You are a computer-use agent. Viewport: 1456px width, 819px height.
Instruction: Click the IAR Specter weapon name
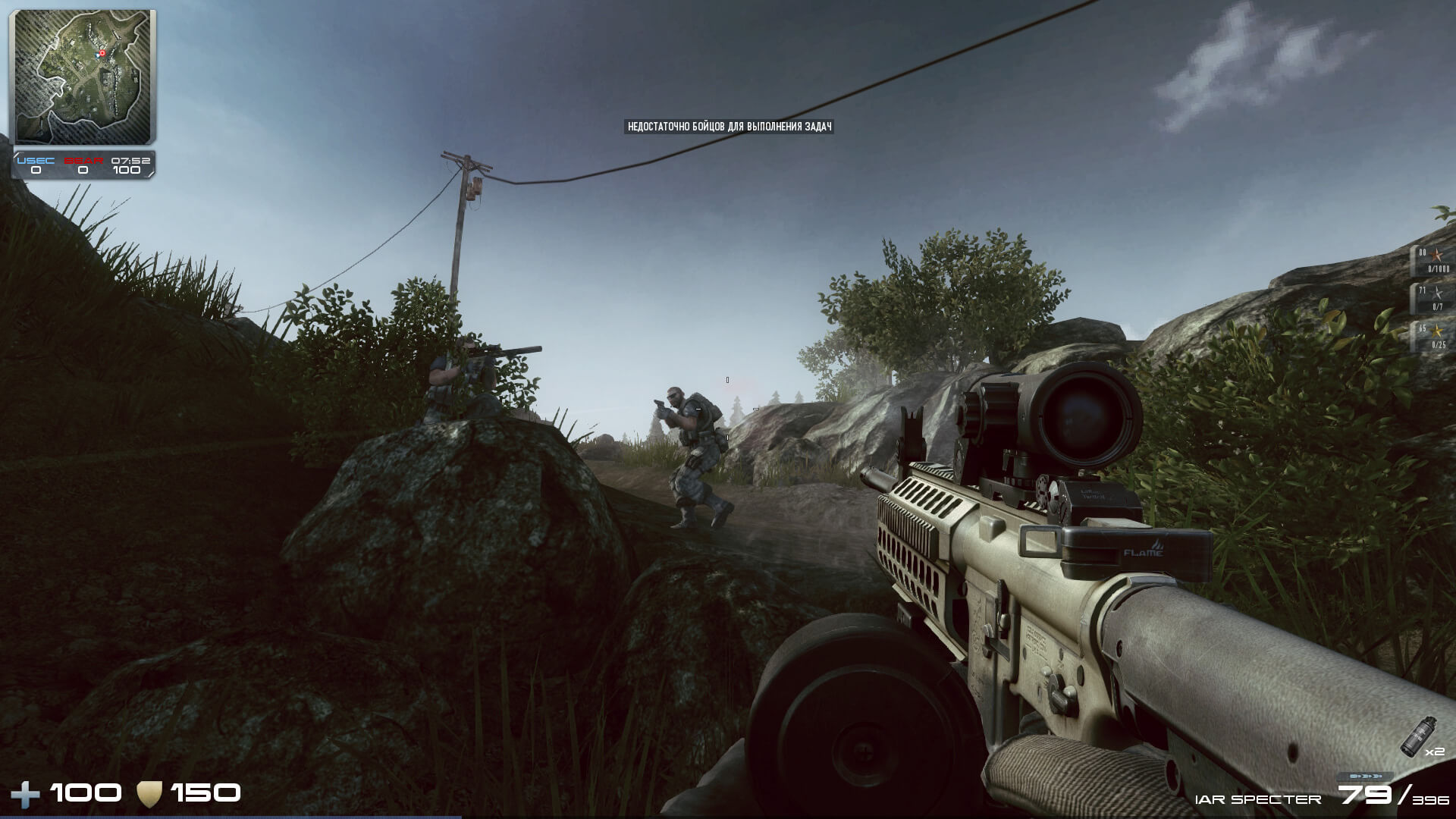coord(1257,799)
